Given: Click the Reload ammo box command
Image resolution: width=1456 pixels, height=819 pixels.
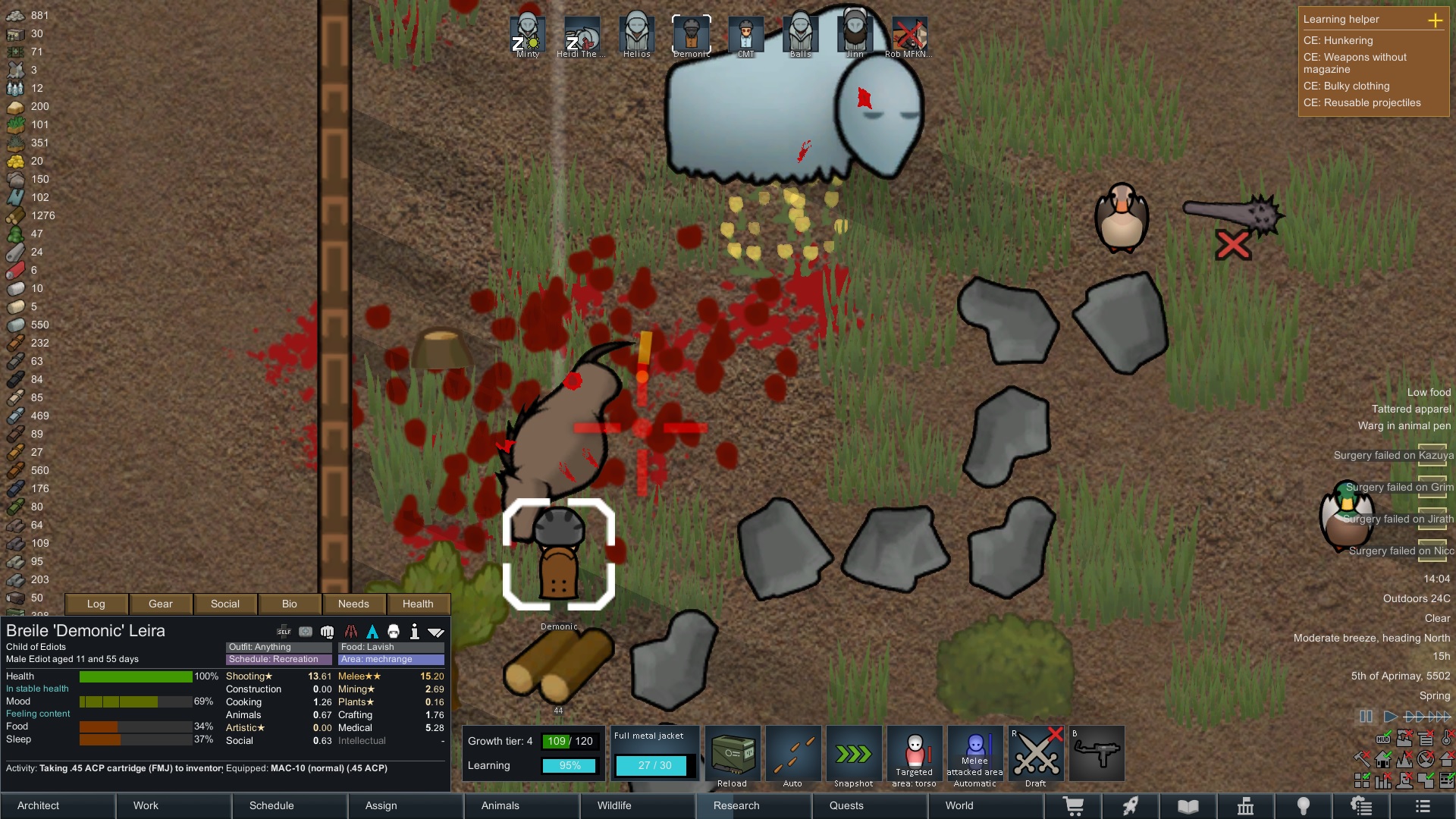Looking at the screenshot, I should tap(733, 755).
